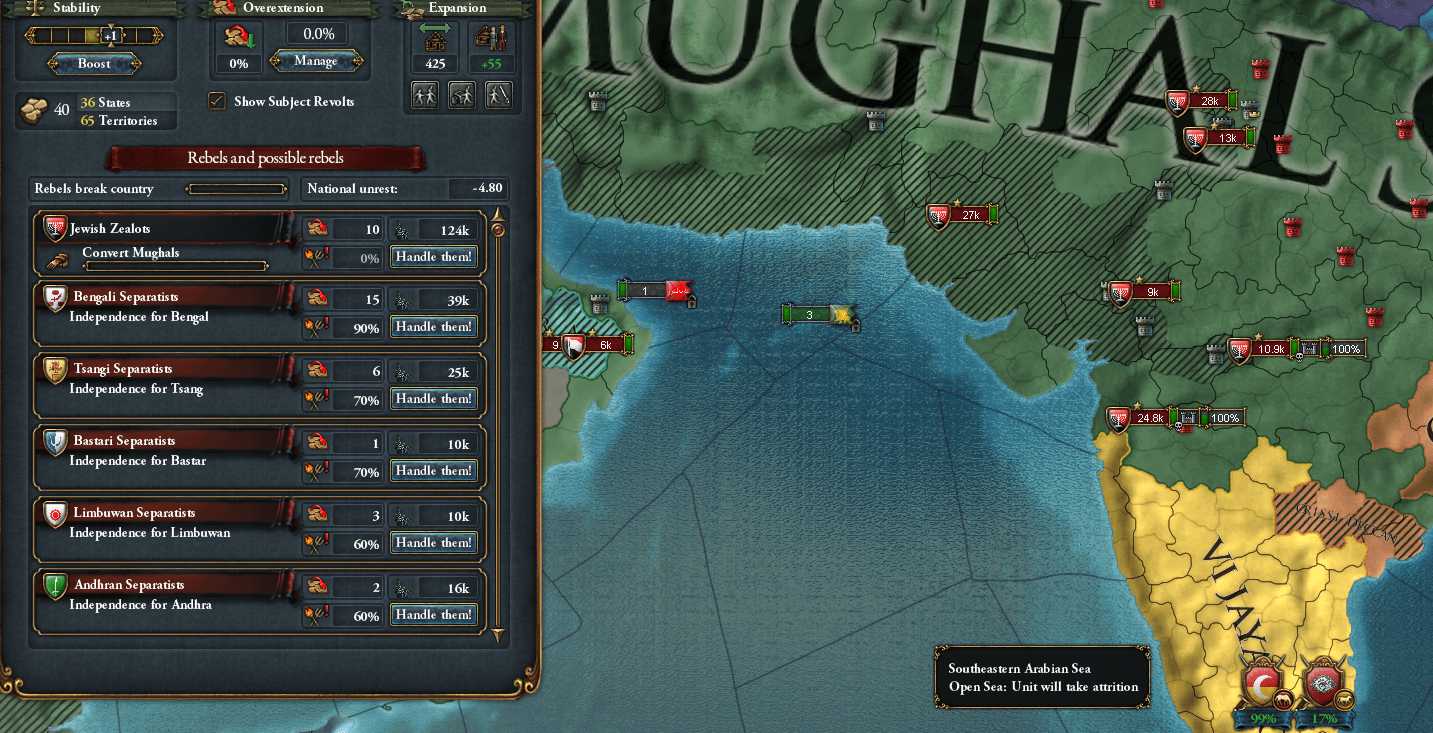Handle the Jewish Zealots rebels
1433x733 pixels.
(433, 257)
